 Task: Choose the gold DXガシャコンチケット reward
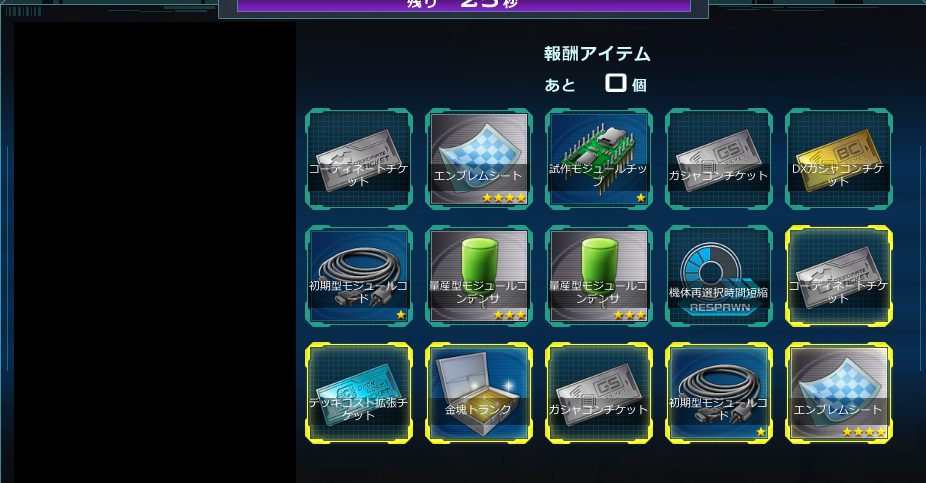(839, 159)
